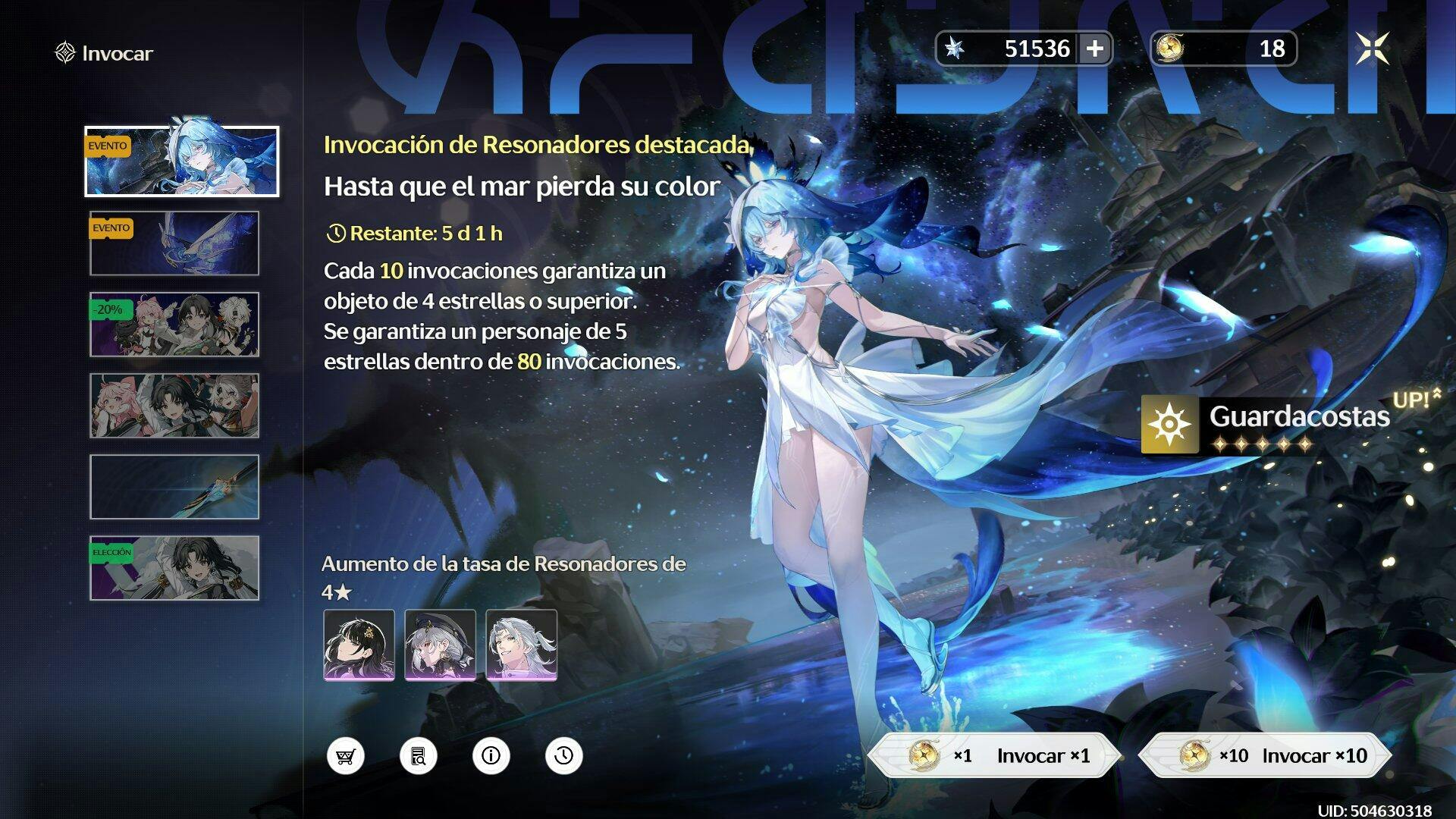Viewport: 1456px width, 819px height.
Task: Choose the standard resonator banner without a tag
Action: click(174, 406)
